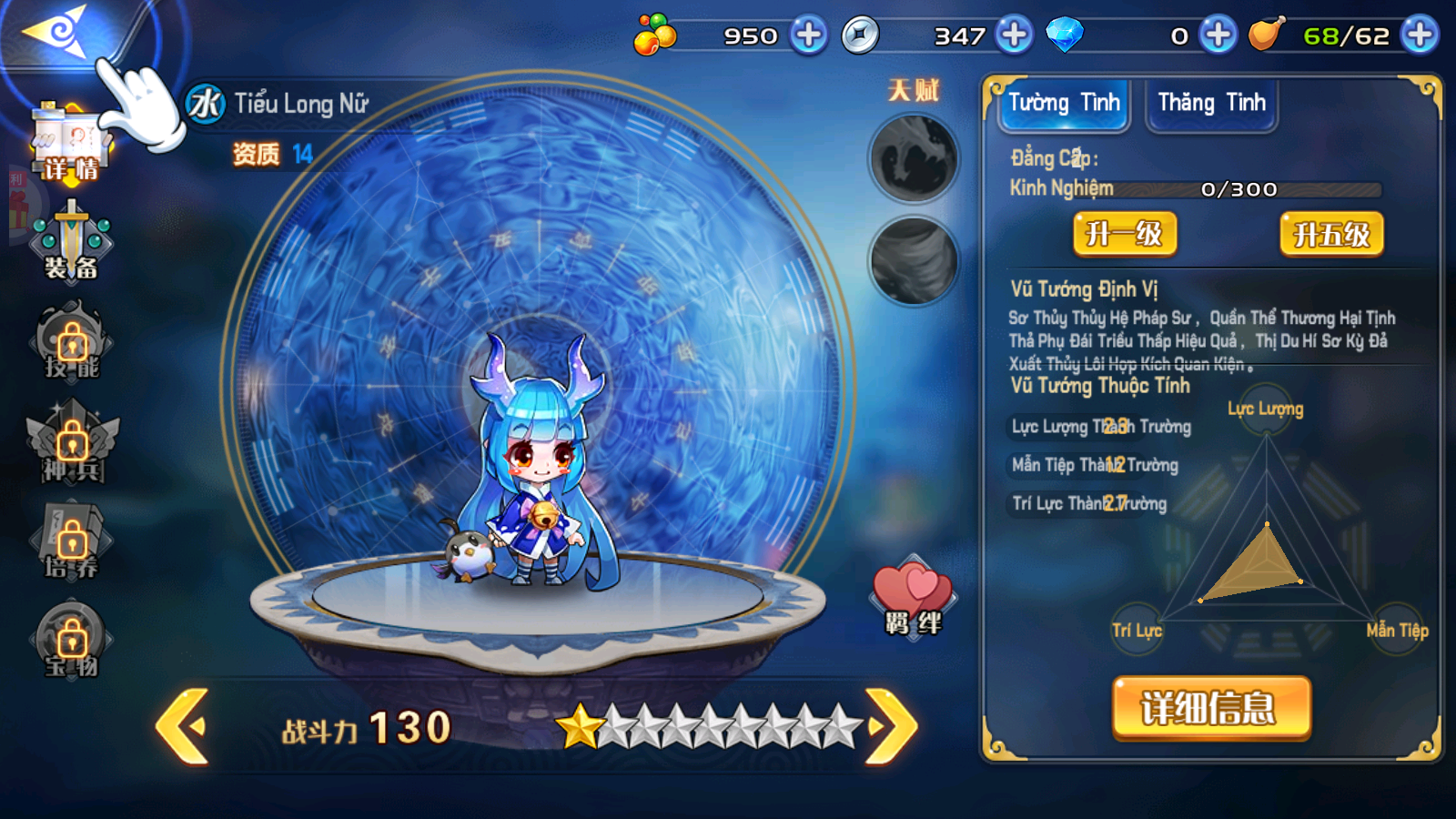Select the locked 技能 skills menu
This screenshot has width=1456, height=819.
click(x=72, y=343)
